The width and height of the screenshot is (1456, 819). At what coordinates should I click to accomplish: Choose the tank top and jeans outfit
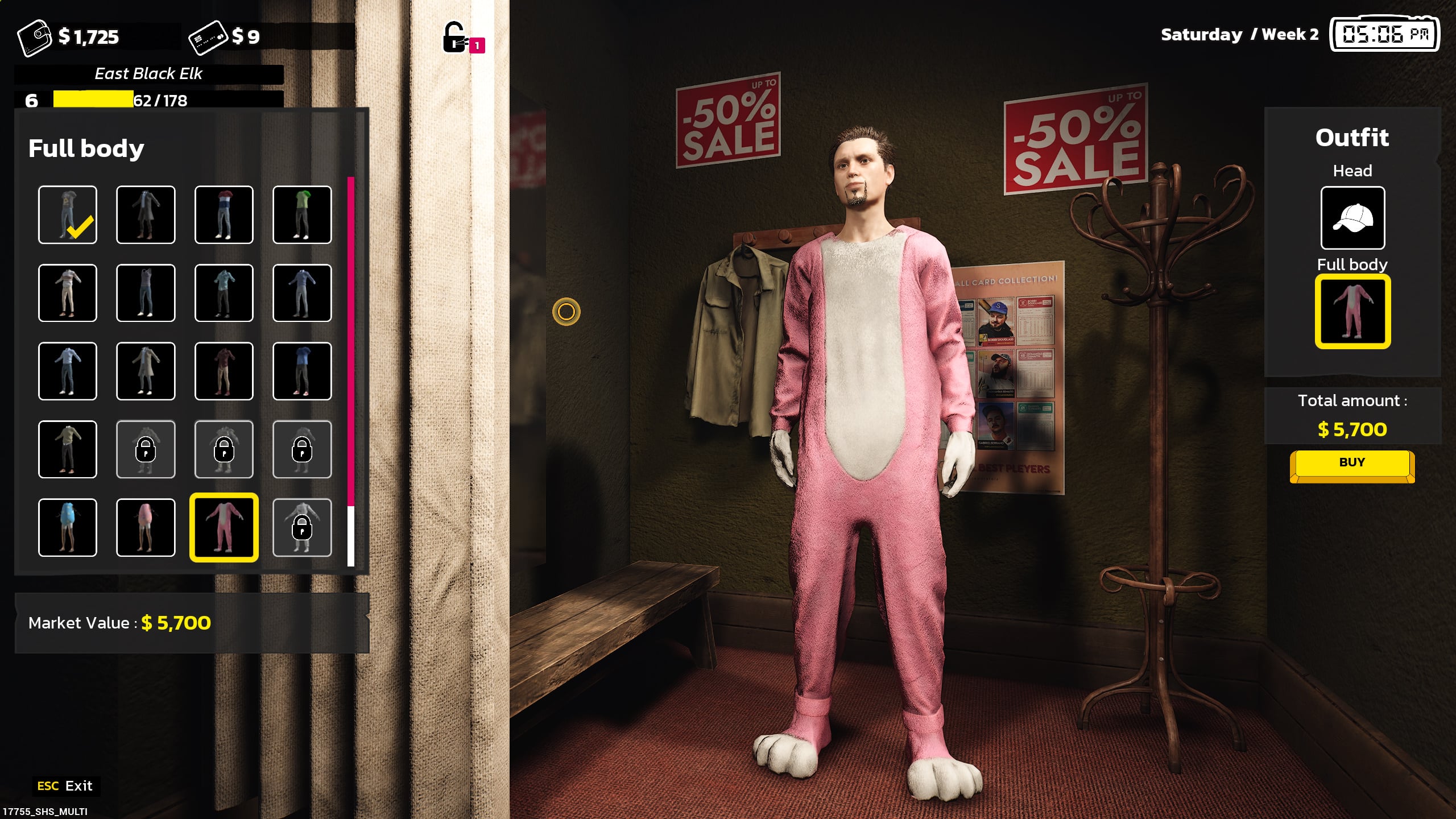tap(146, 293)
